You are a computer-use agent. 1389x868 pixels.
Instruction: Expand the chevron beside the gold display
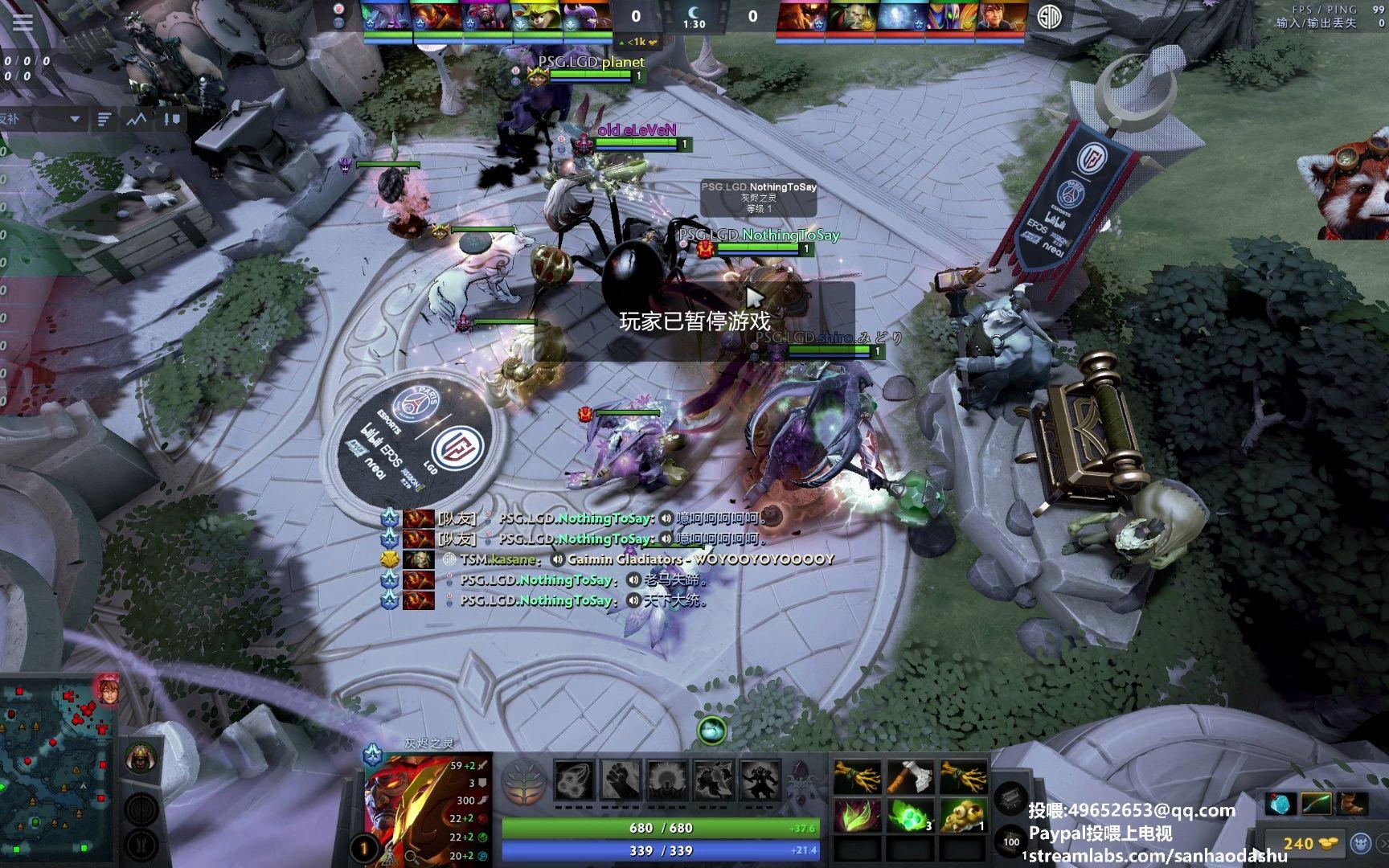(x=1384, y=842)
